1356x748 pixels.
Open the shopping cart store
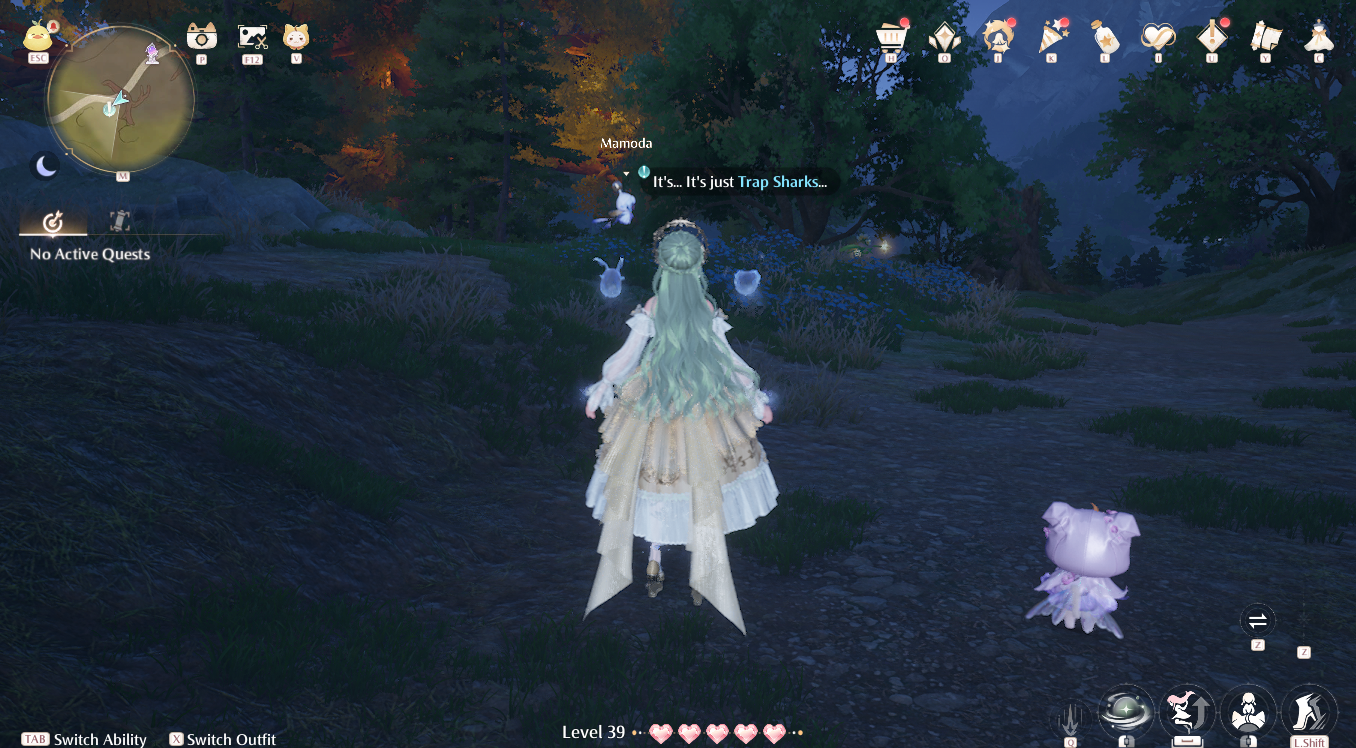pos(889,37)
